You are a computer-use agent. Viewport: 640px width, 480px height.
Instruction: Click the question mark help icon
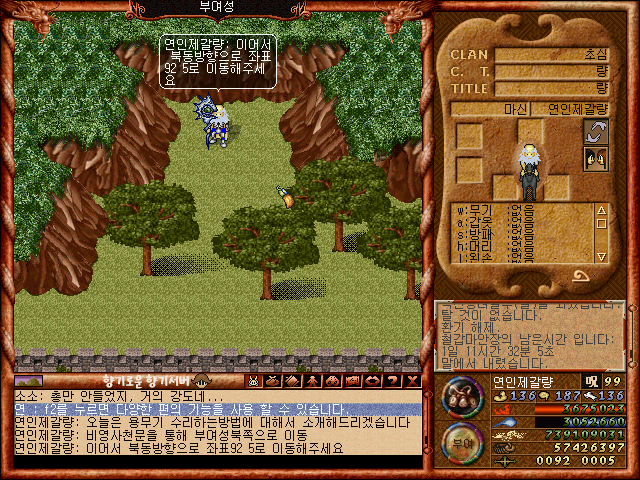(x=391, y=381)
